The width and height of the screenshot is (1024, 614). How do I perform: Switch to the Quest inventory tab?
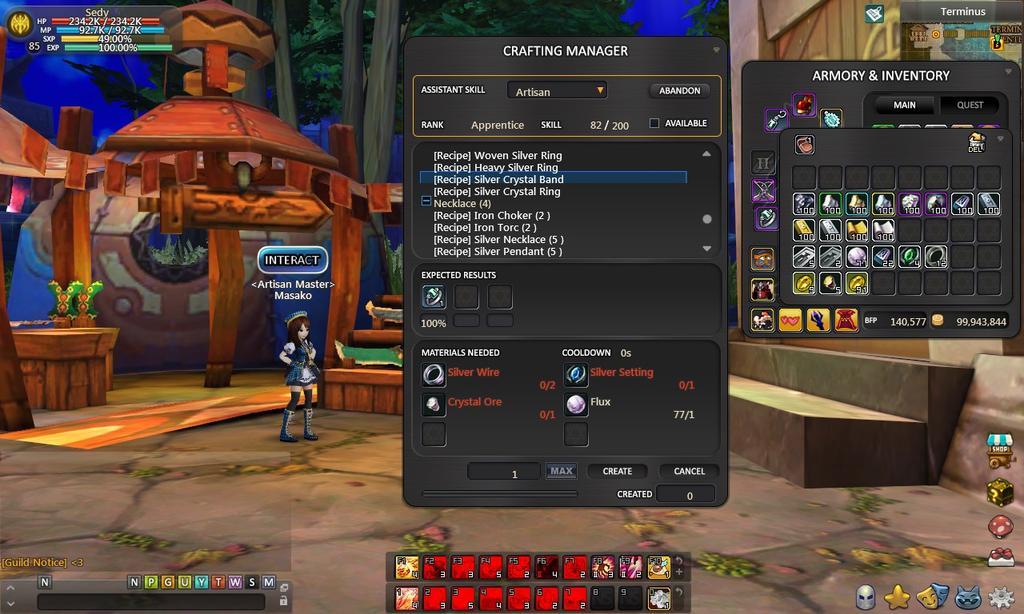pyautogui.click(x=970, y=105)
